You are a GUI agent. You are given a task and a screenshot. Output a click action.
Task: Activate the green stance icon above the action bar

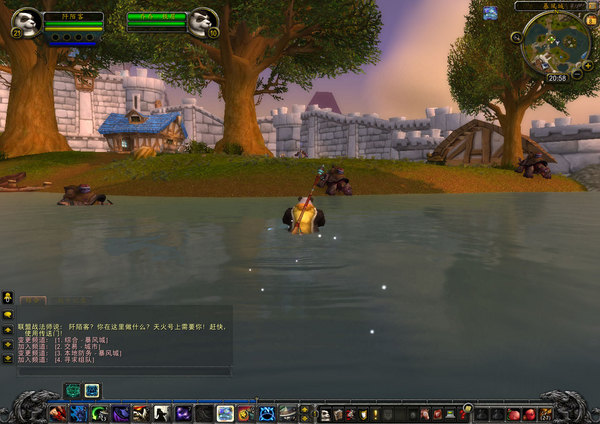point(72,390)
